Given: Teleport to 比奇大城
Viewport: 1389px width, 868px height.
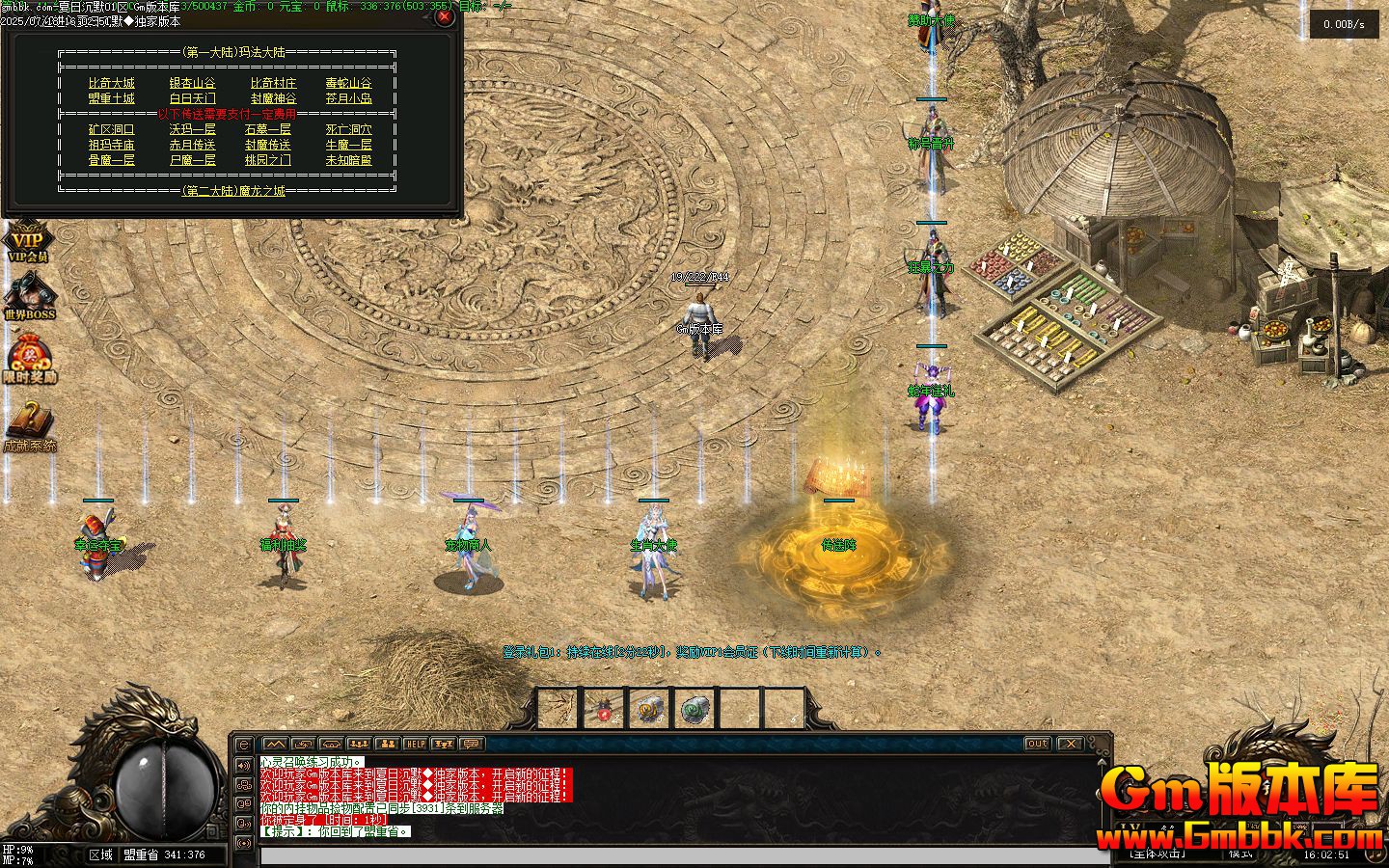Looking at the screenshot, I should 112,84.
